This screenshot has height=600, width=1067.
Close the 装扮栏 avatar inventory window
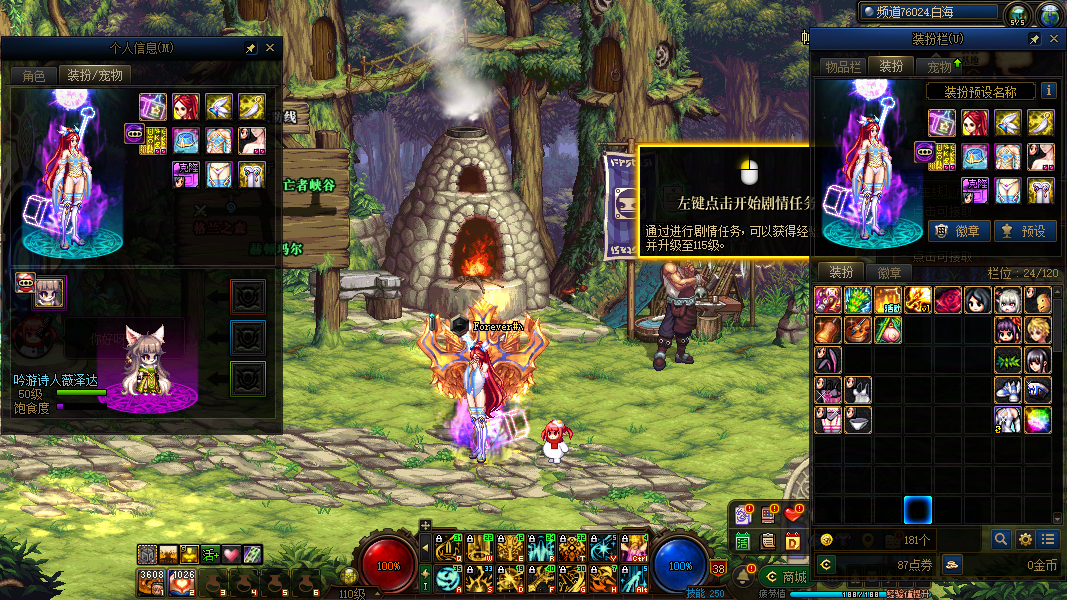click(x=1053, y=39)
